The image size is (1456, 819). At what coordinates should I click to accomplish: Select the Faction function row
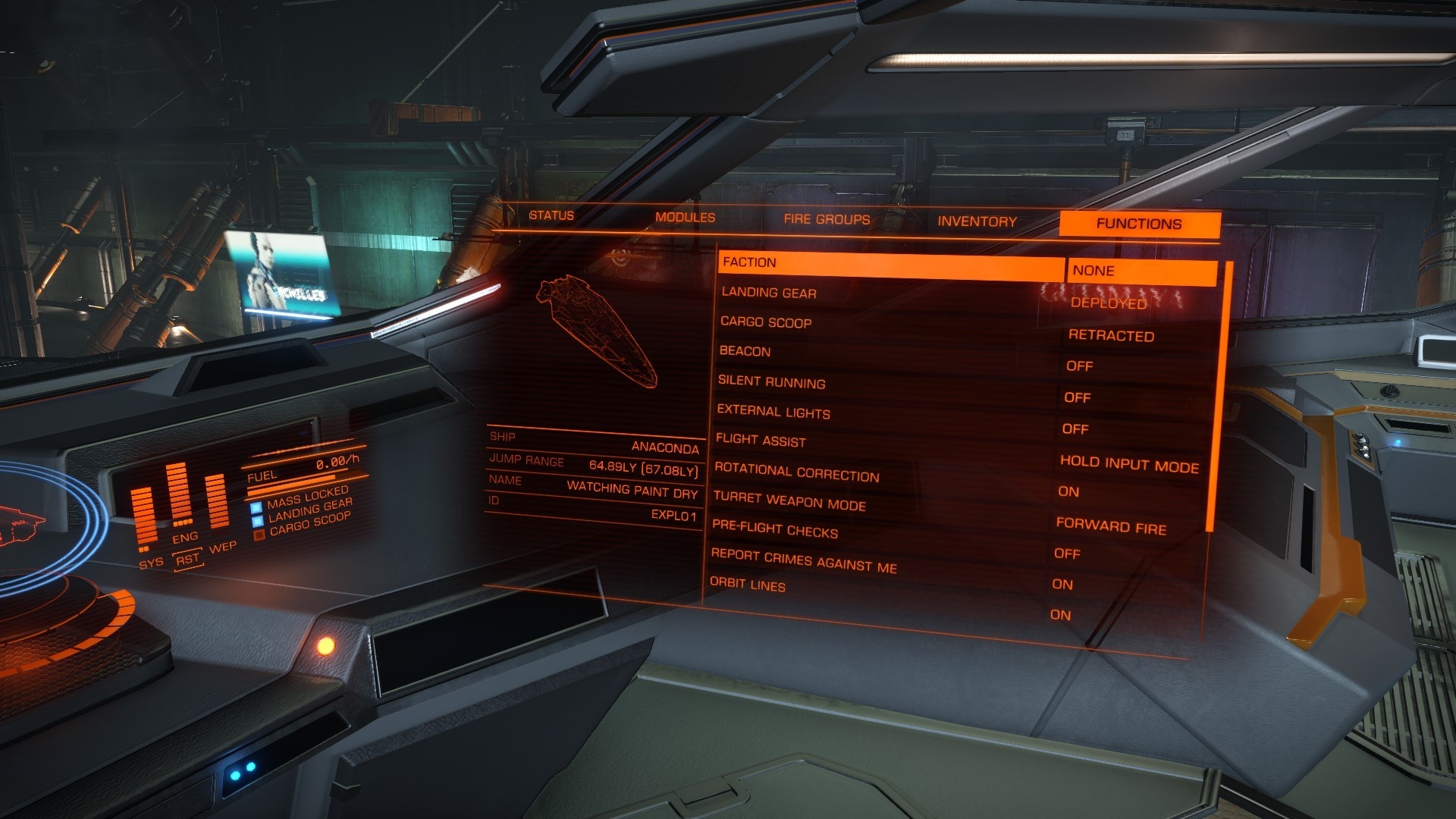(x=891, y=263)
